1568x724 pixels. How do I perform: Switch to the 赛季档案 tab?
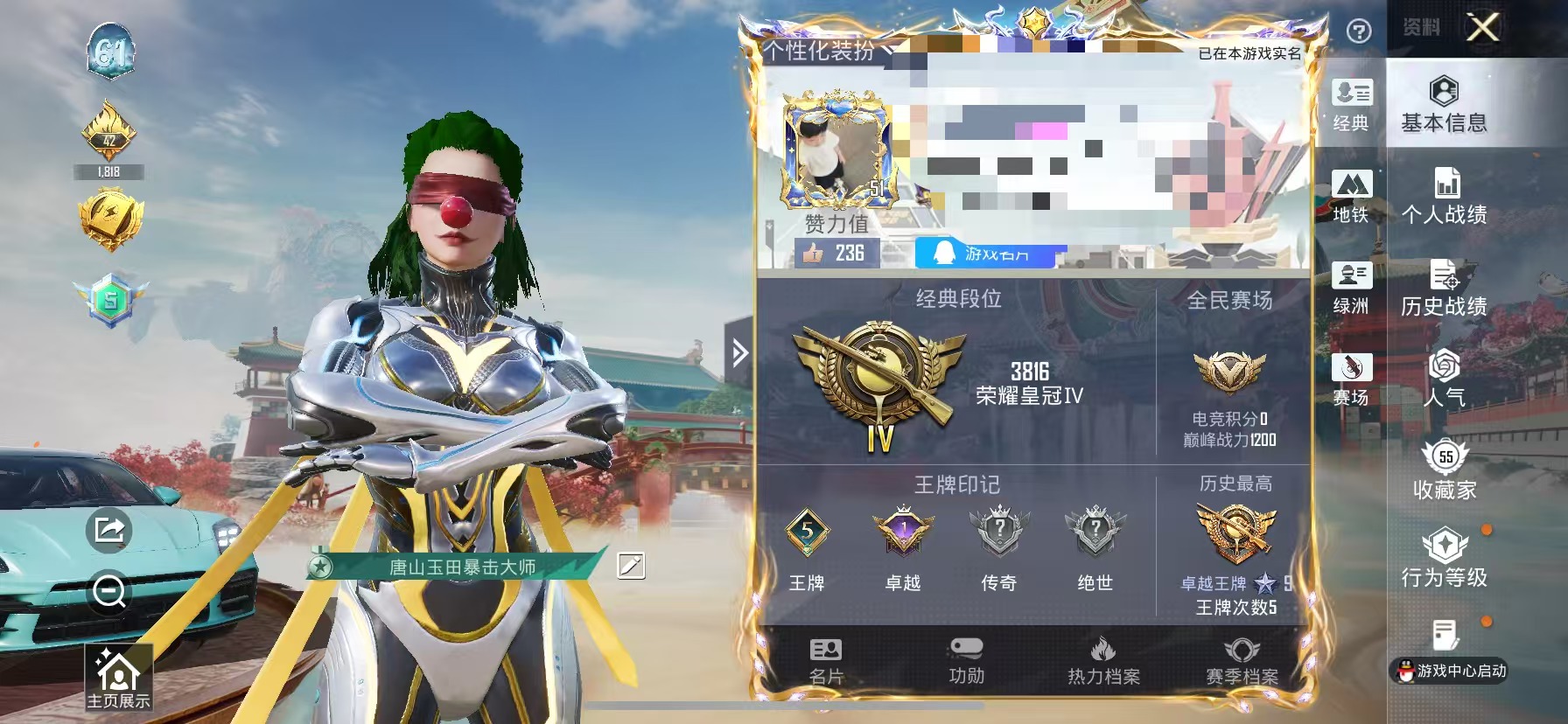tap(1241, 663)
